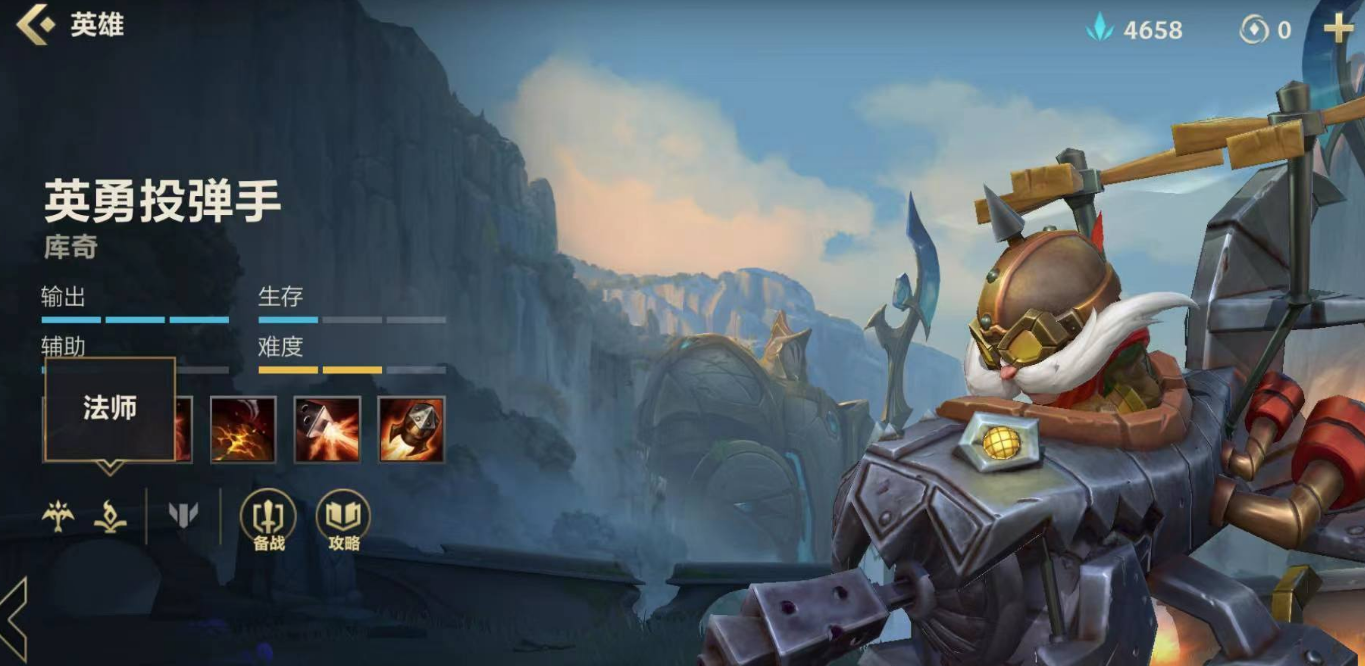Open the 备战 loadout button
Image resolution: width=1365 pixels, height=666 pixels.
tap(268, 519)
